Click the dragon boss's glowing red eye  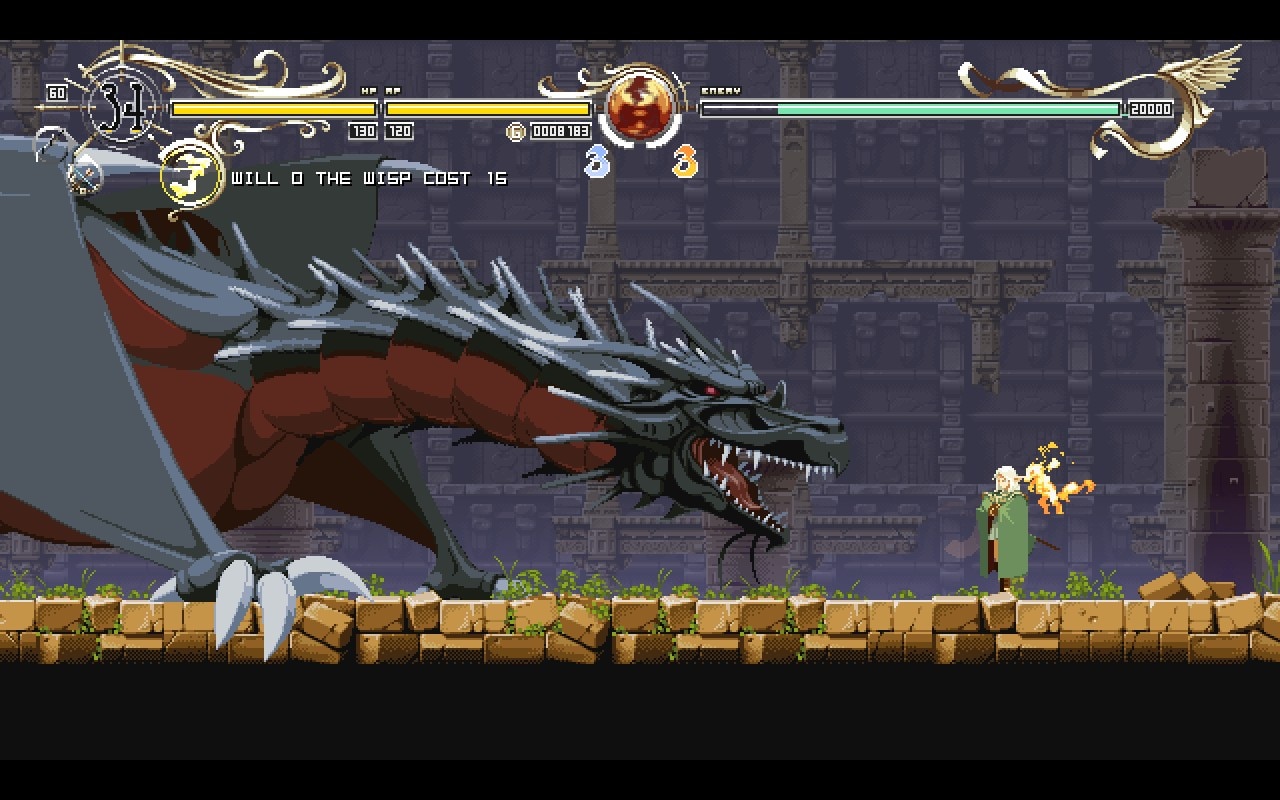coord(713,392)
